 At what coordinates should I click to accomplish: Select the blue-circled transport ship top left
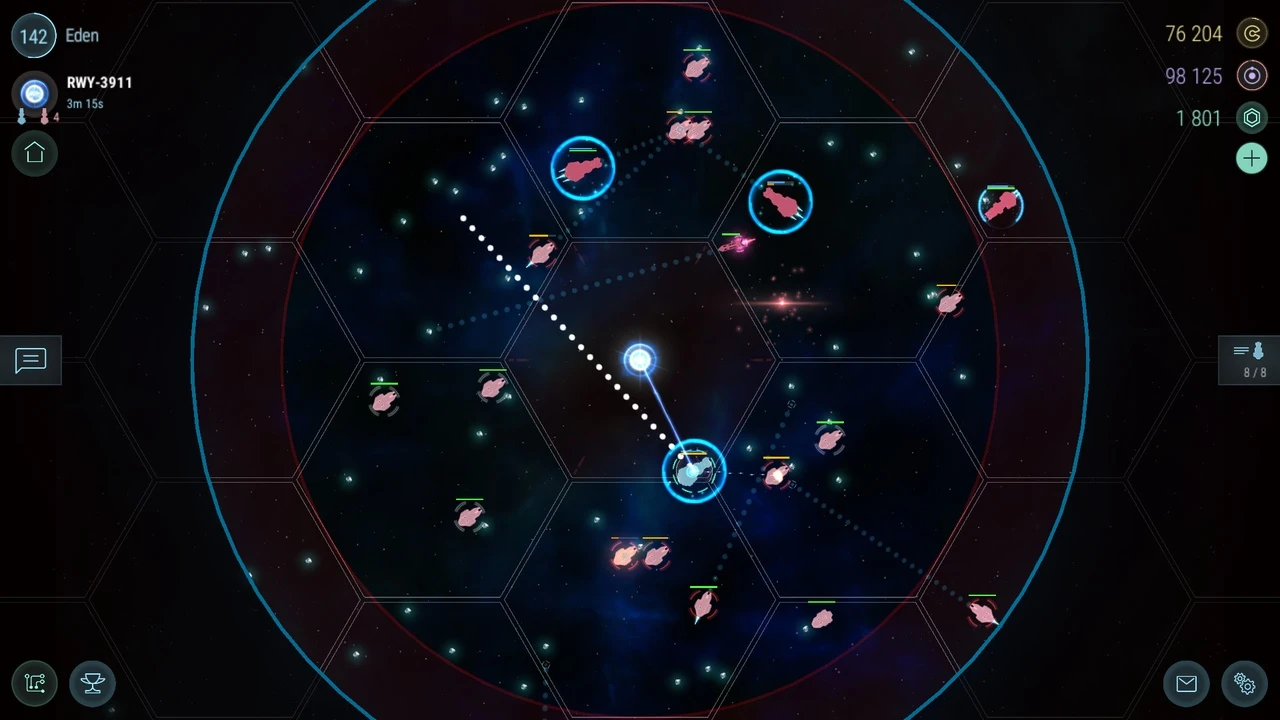point(583,168)
